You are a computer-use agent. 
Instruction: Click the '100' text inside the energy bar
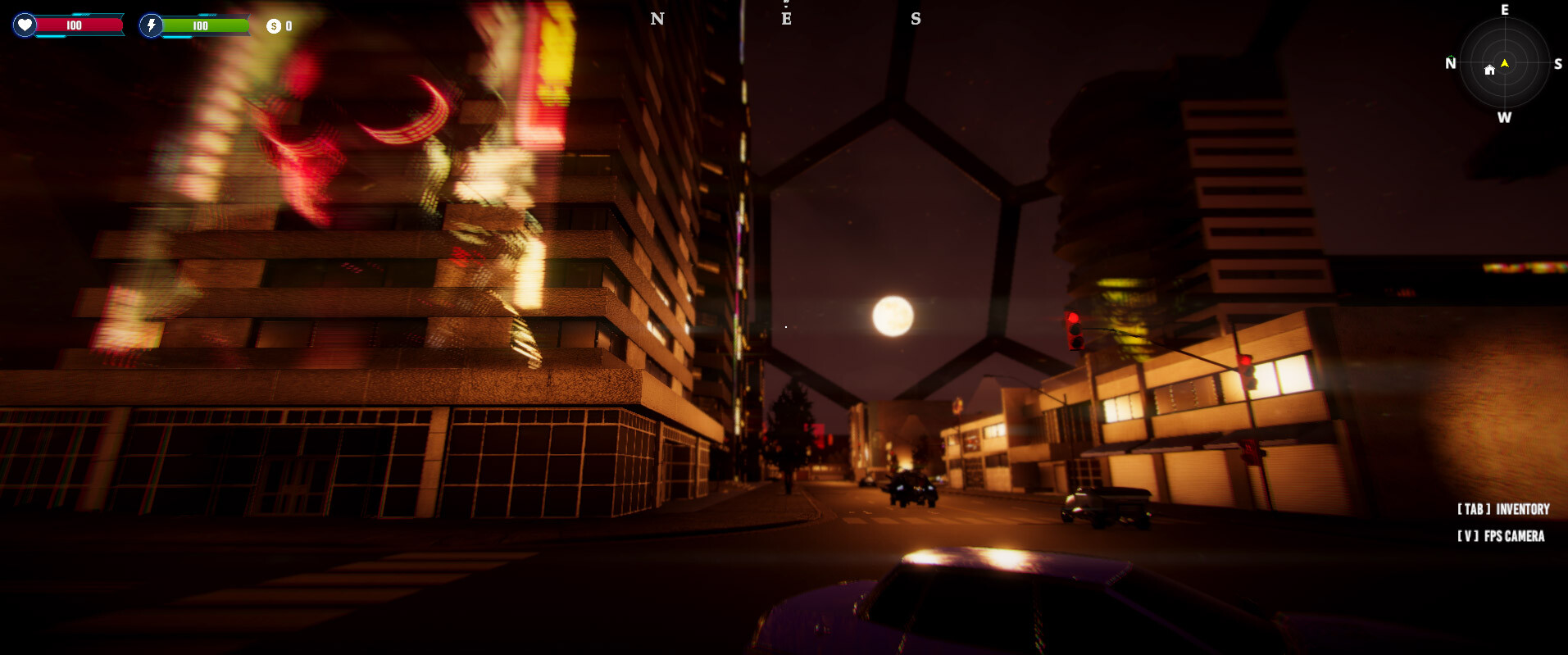(x=199, y=25)
